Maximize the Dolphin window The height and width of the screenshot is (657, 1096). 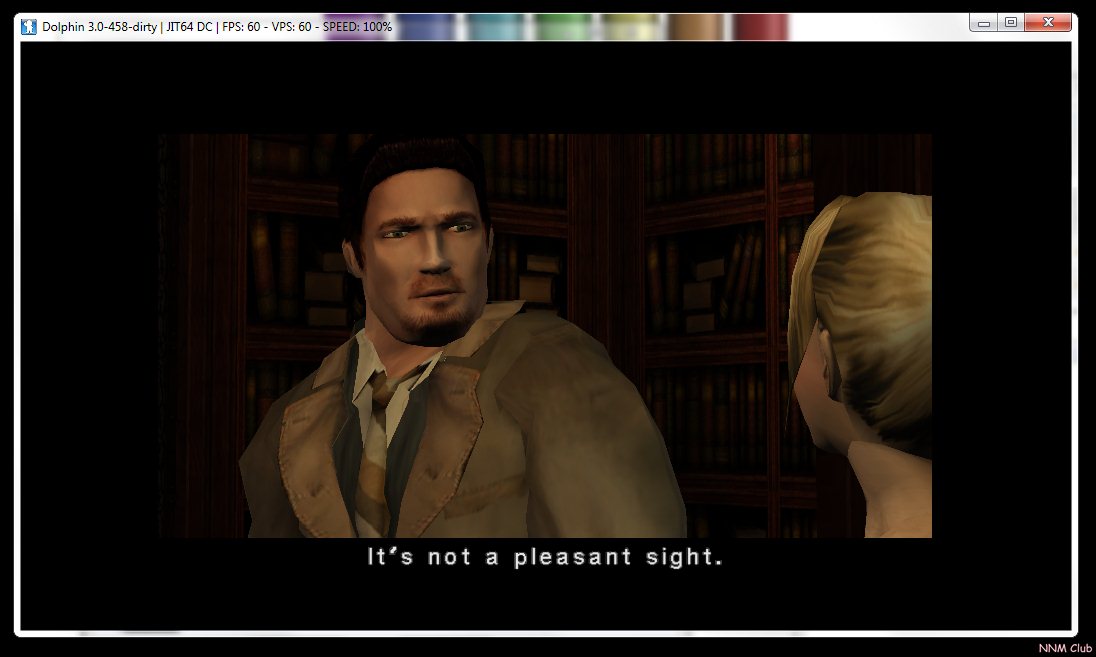click(x=1011, y=22)
